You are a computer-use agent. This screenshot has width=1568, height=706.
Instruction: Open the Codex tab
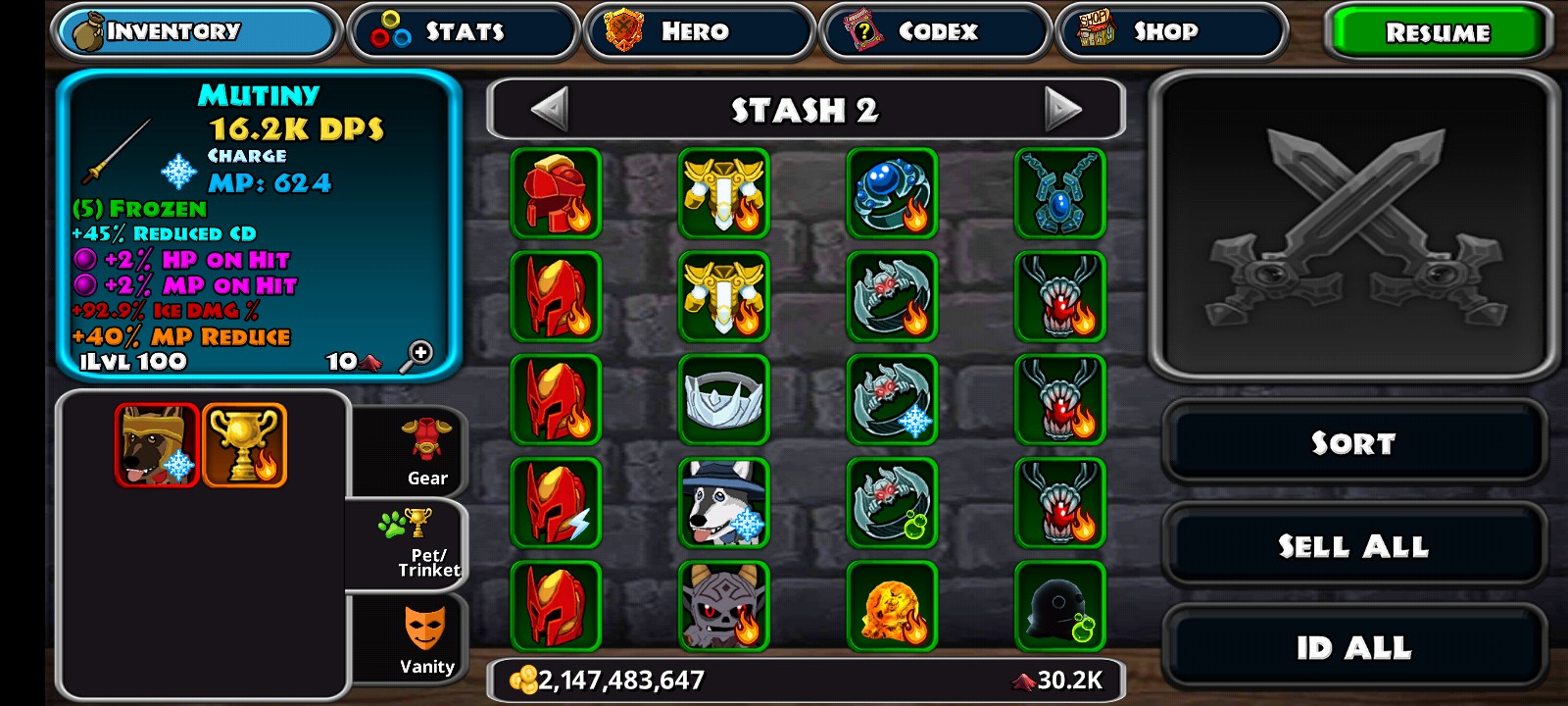point(935,31)
